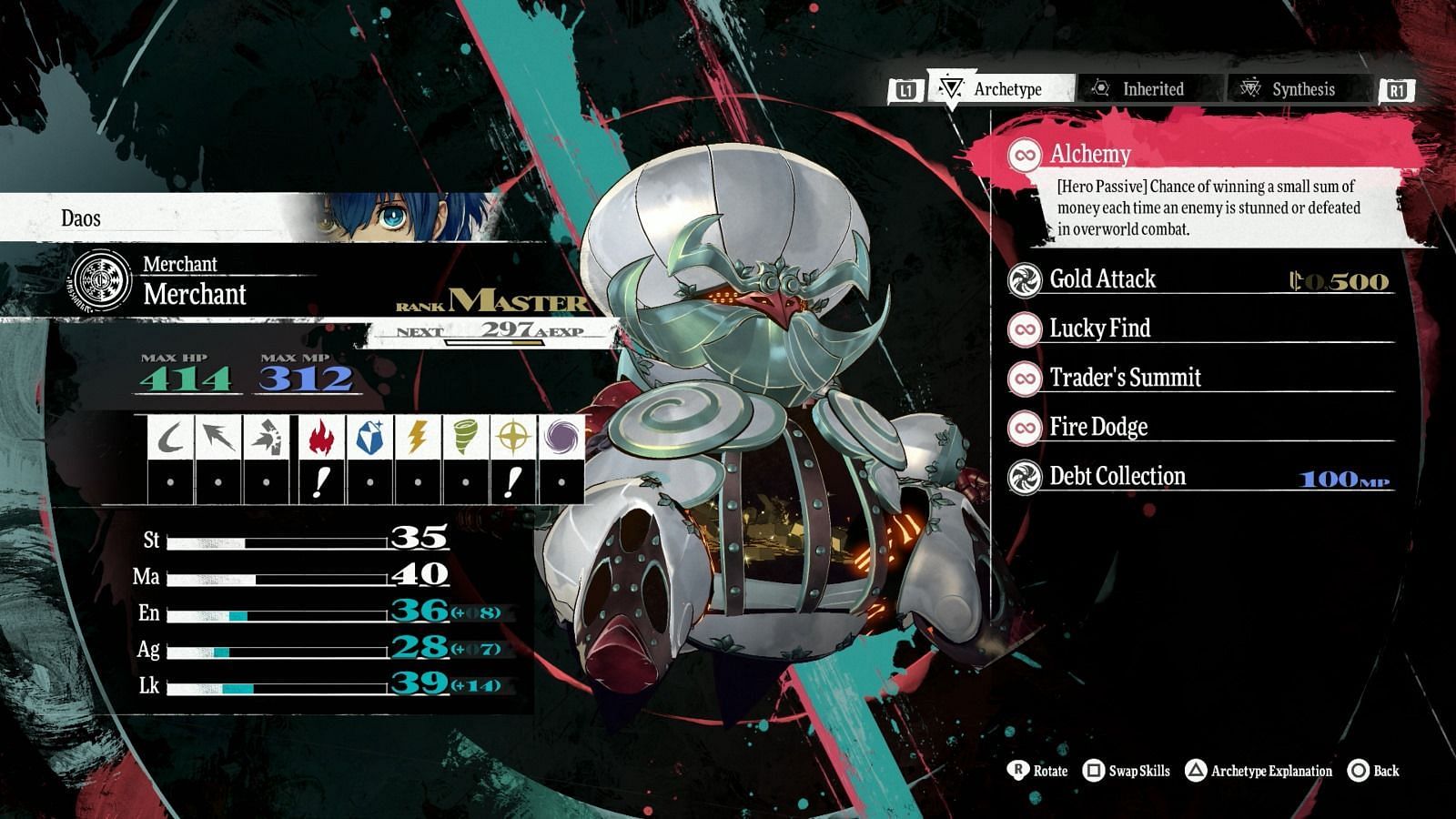Click the Merchant archetype emblem
Image resolution: width=1456 pixels, height=819 pixels.
101,280
